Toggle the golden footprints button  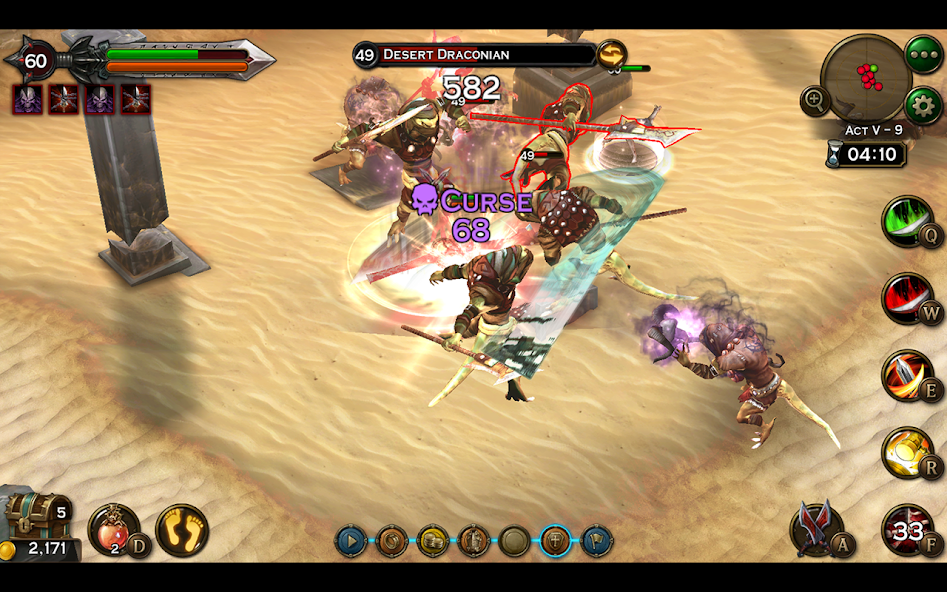pos(182,529)
